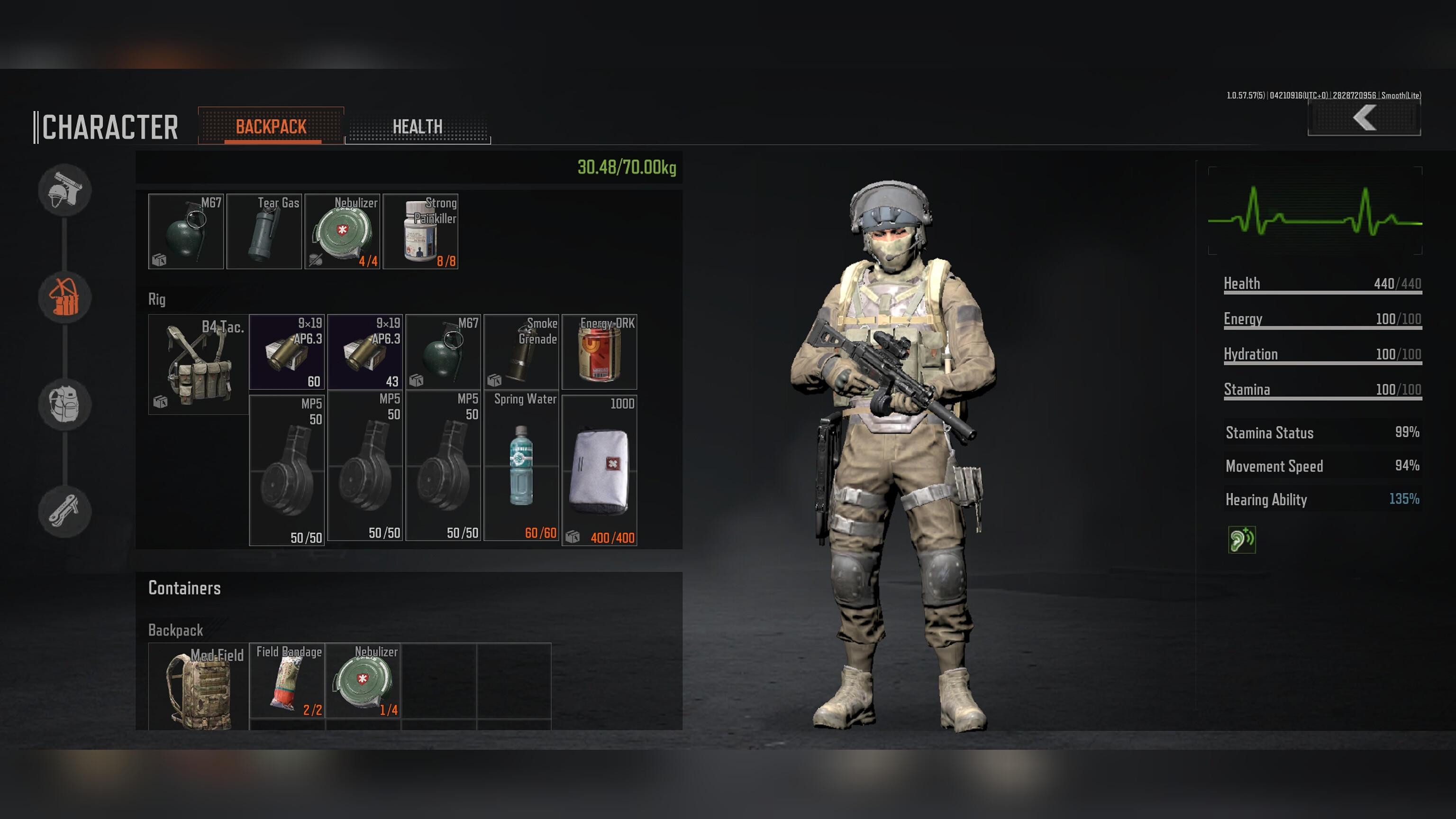Click the hearing ability buff icon
The image size is (1456, 819).
tap(1241, 540)
